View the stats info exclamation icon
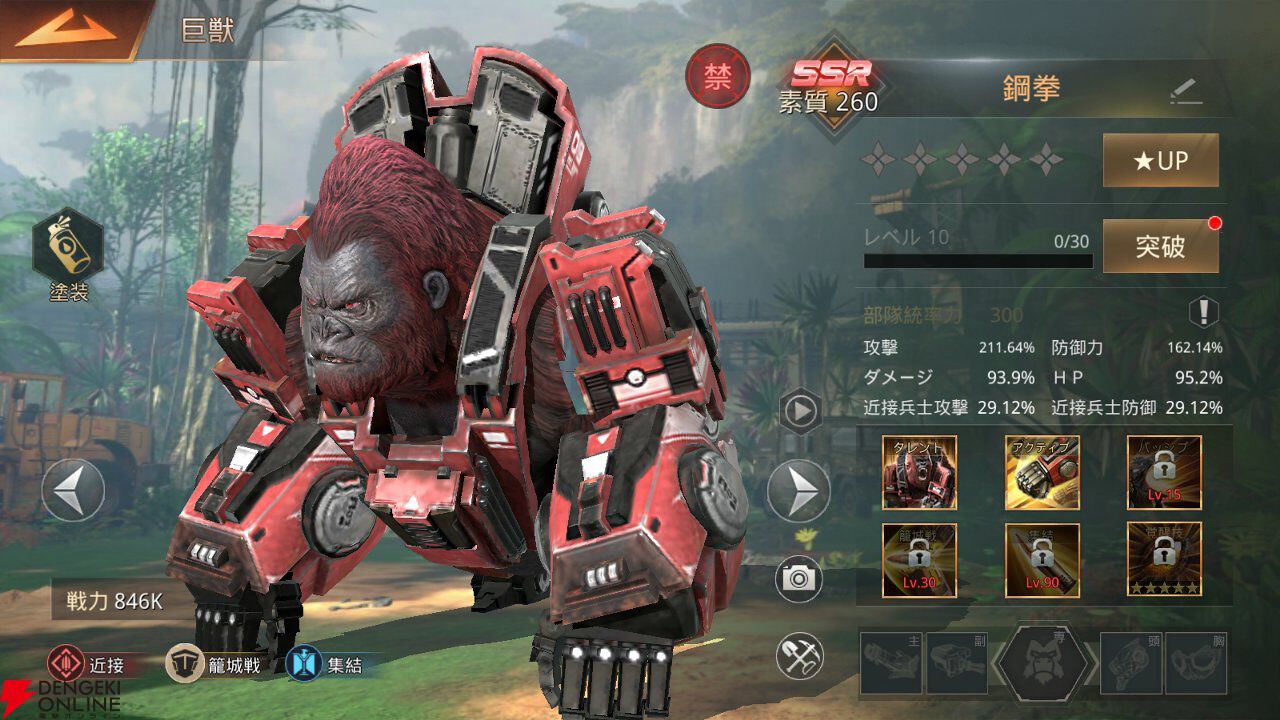 click(1203, 313)
